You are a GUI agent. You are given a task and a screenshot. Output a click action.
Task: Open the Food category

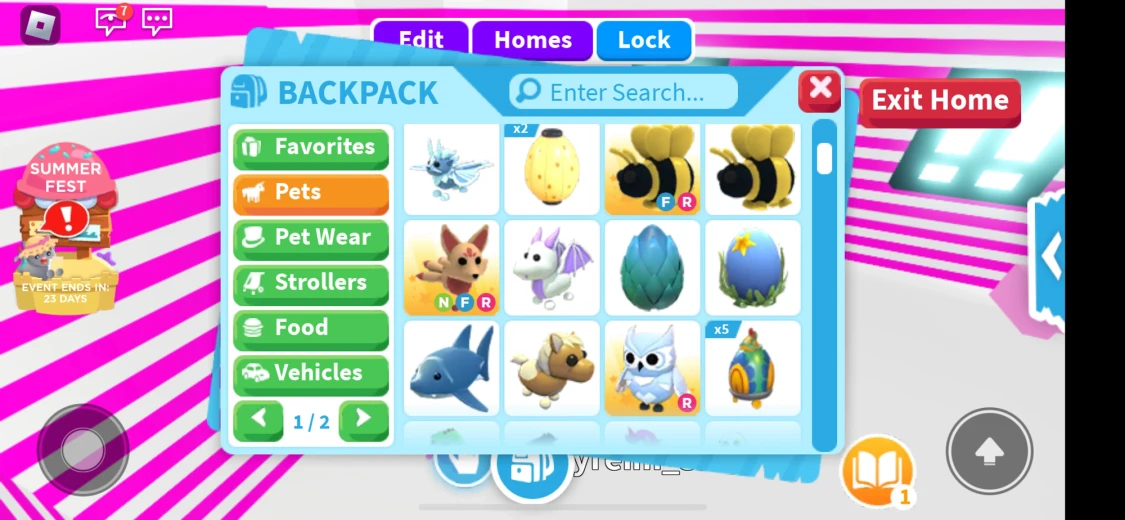311,328
